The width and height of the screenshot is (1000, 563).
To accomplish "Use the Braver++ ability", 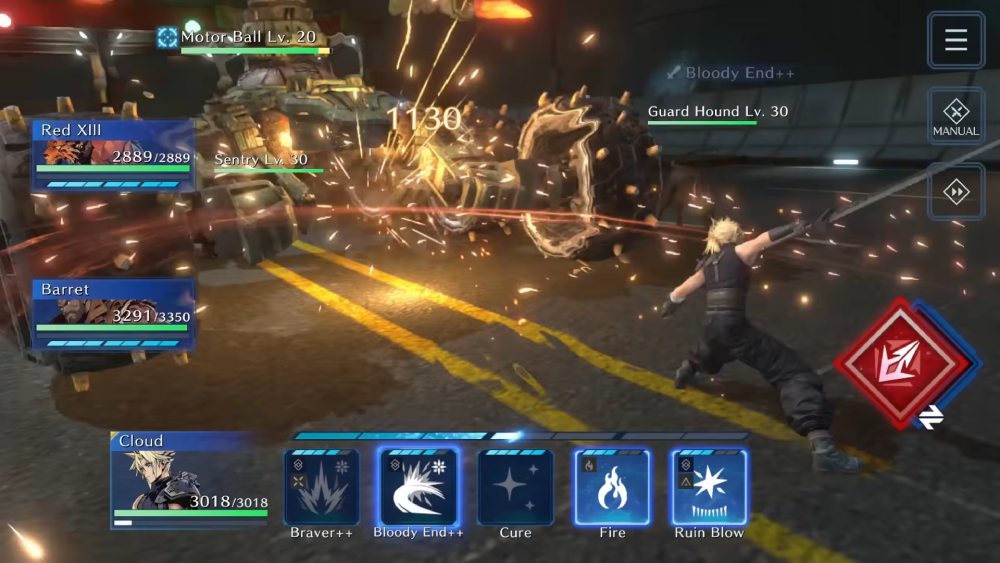I will tap(322, 488).
